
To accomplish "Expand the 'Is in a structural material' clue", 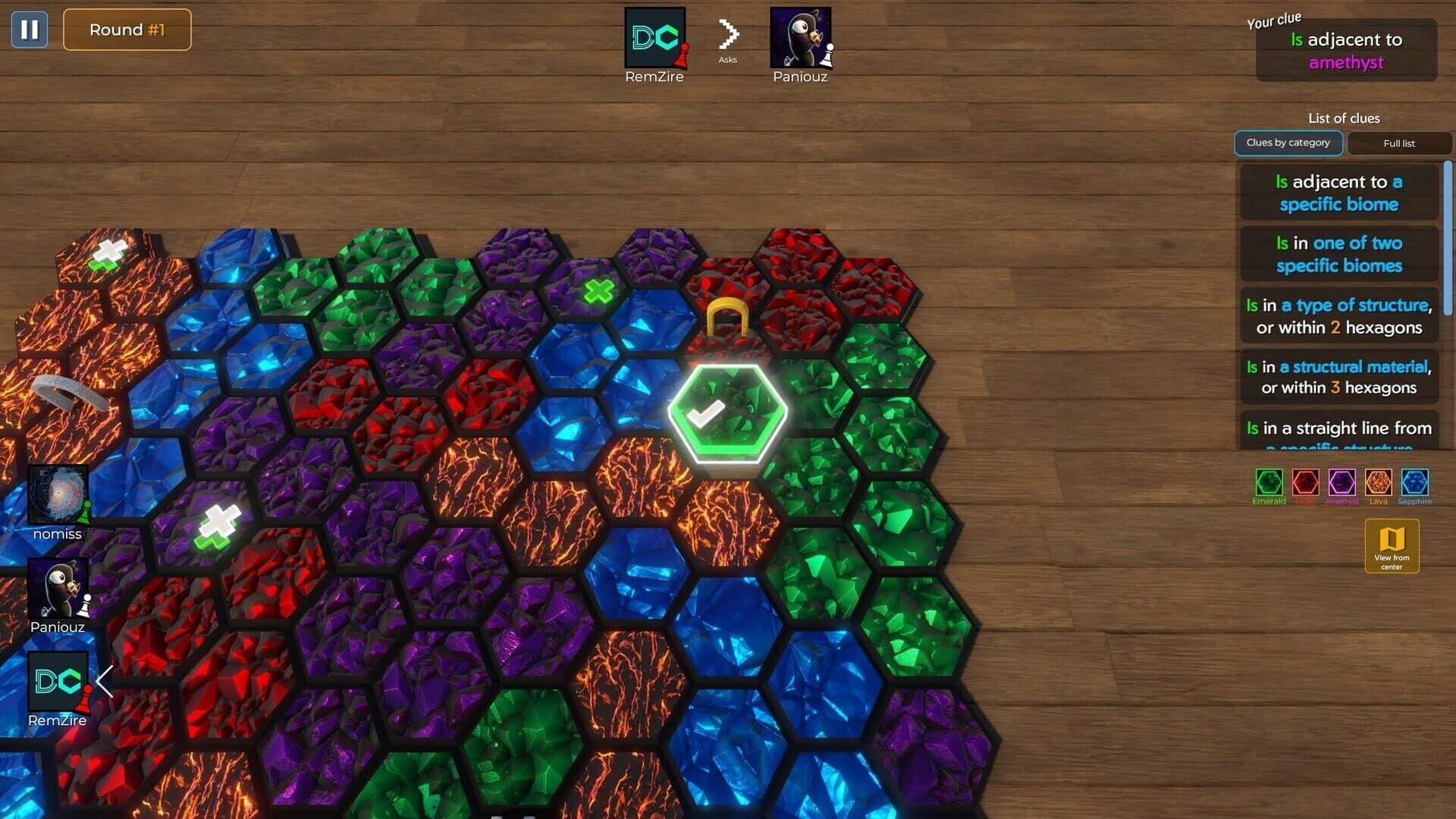I will coord(1338,377).
